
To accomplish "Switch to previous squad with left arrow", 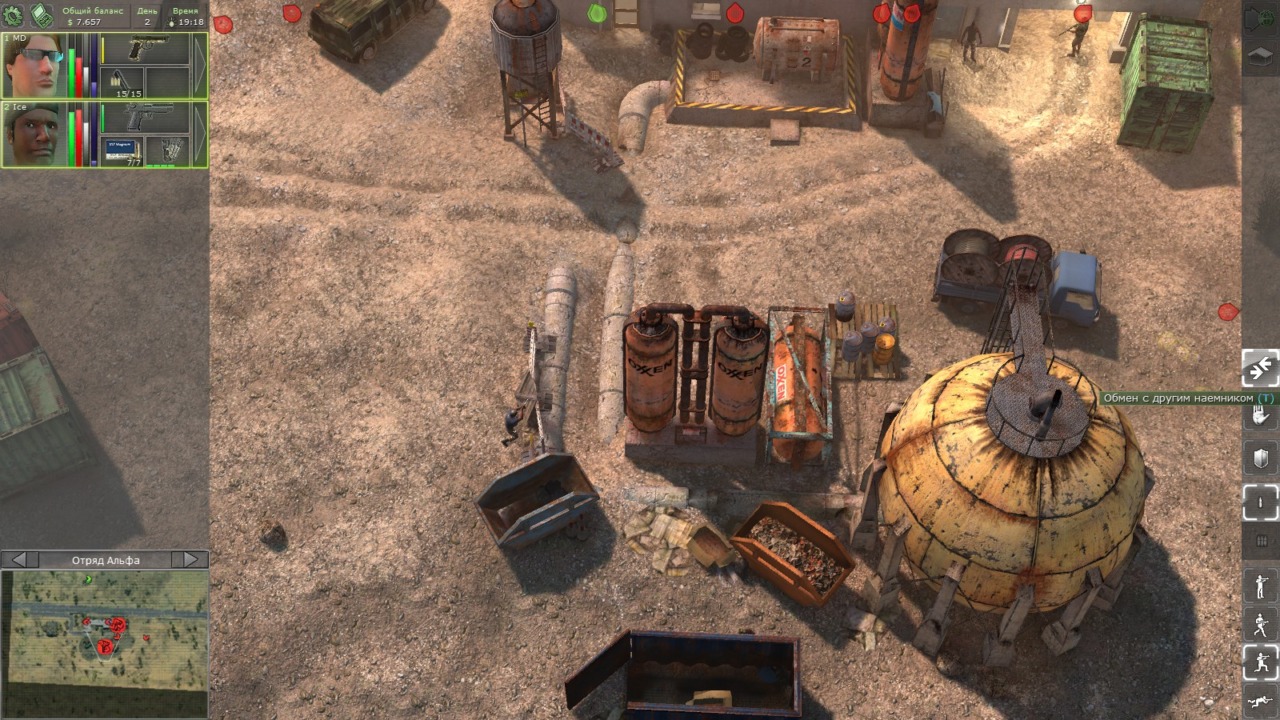I will pos(18,560).
